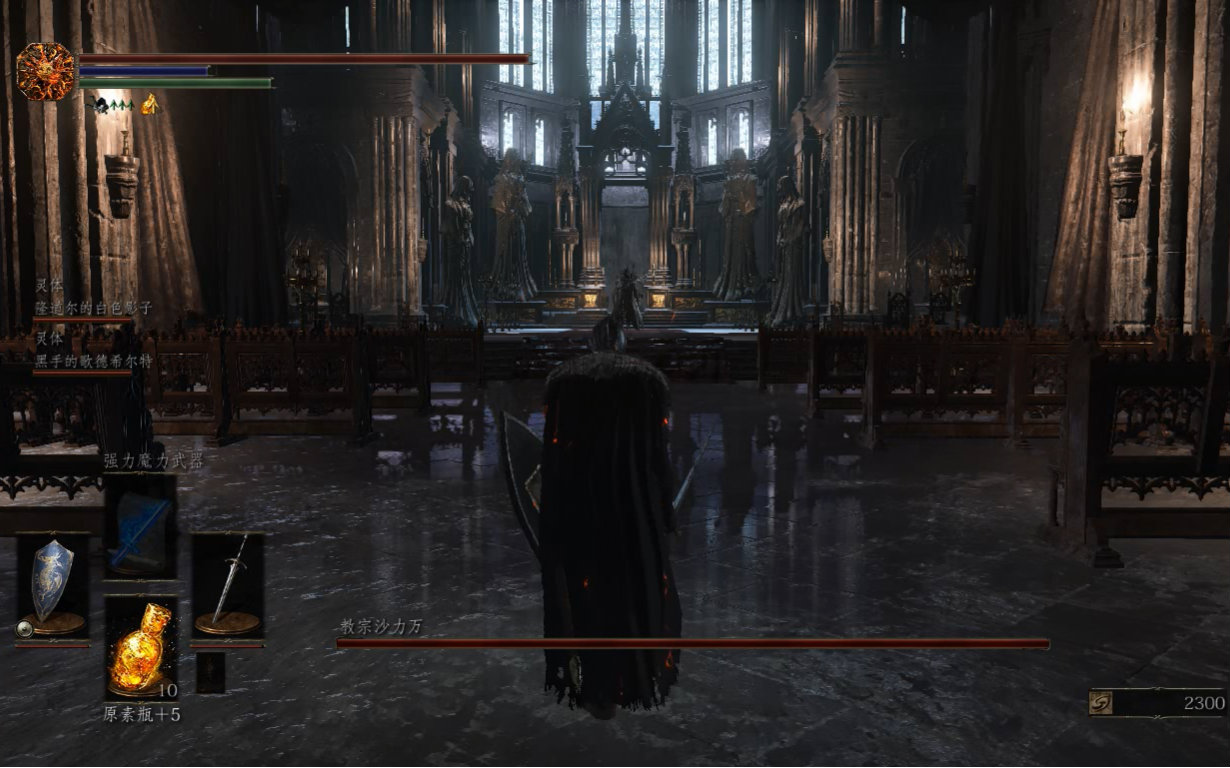The image size is (1230, 768).
Task: Click the fiery ember emblem beside the health bar
Action: tap(45, 71)
